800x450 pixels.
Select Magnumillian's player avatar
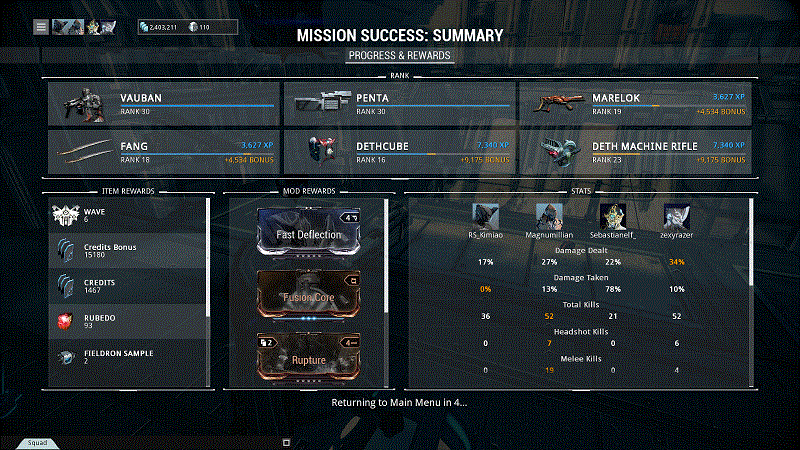(x=550, y=216)
